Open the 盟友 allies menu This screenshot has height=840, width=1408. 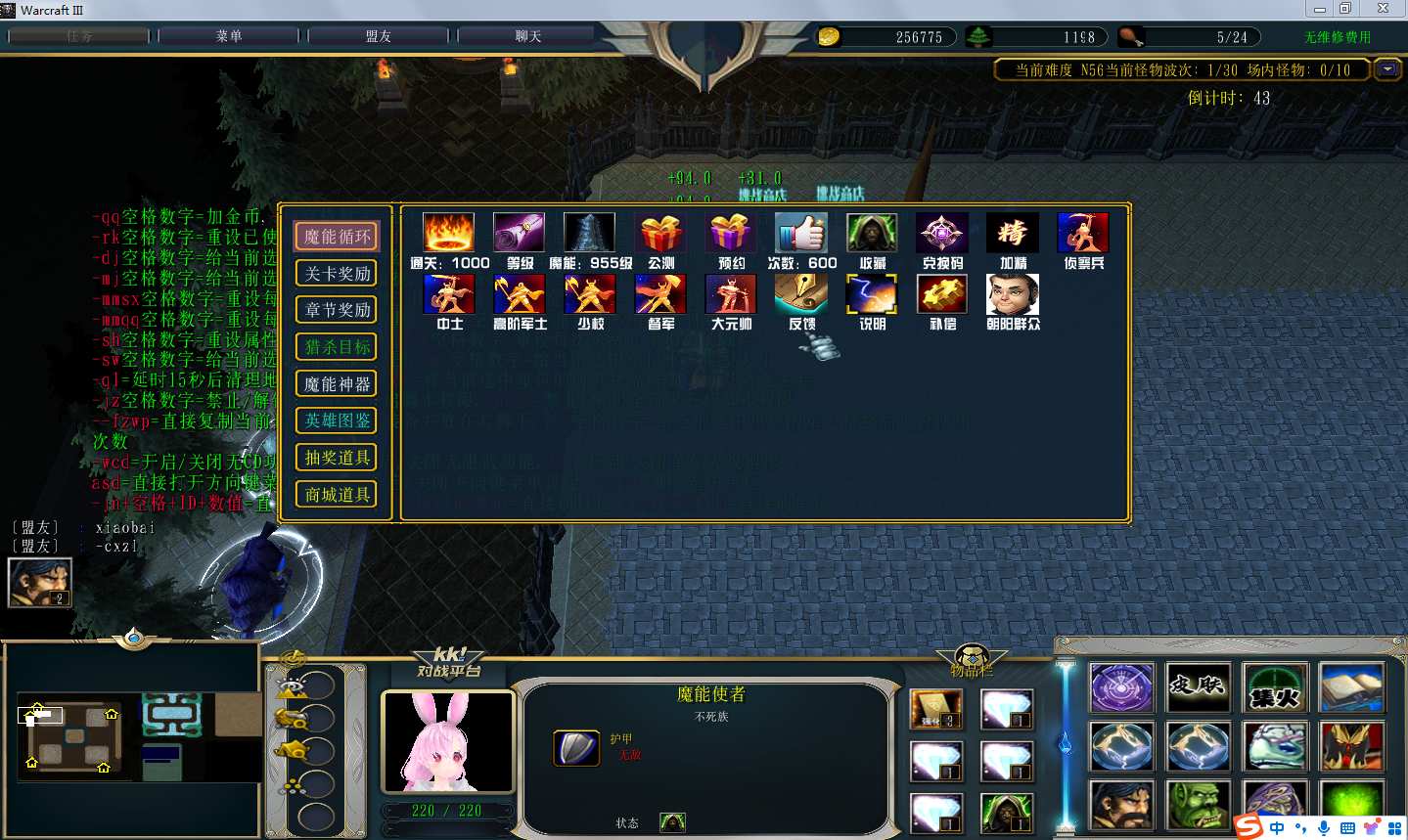point(379,36)
